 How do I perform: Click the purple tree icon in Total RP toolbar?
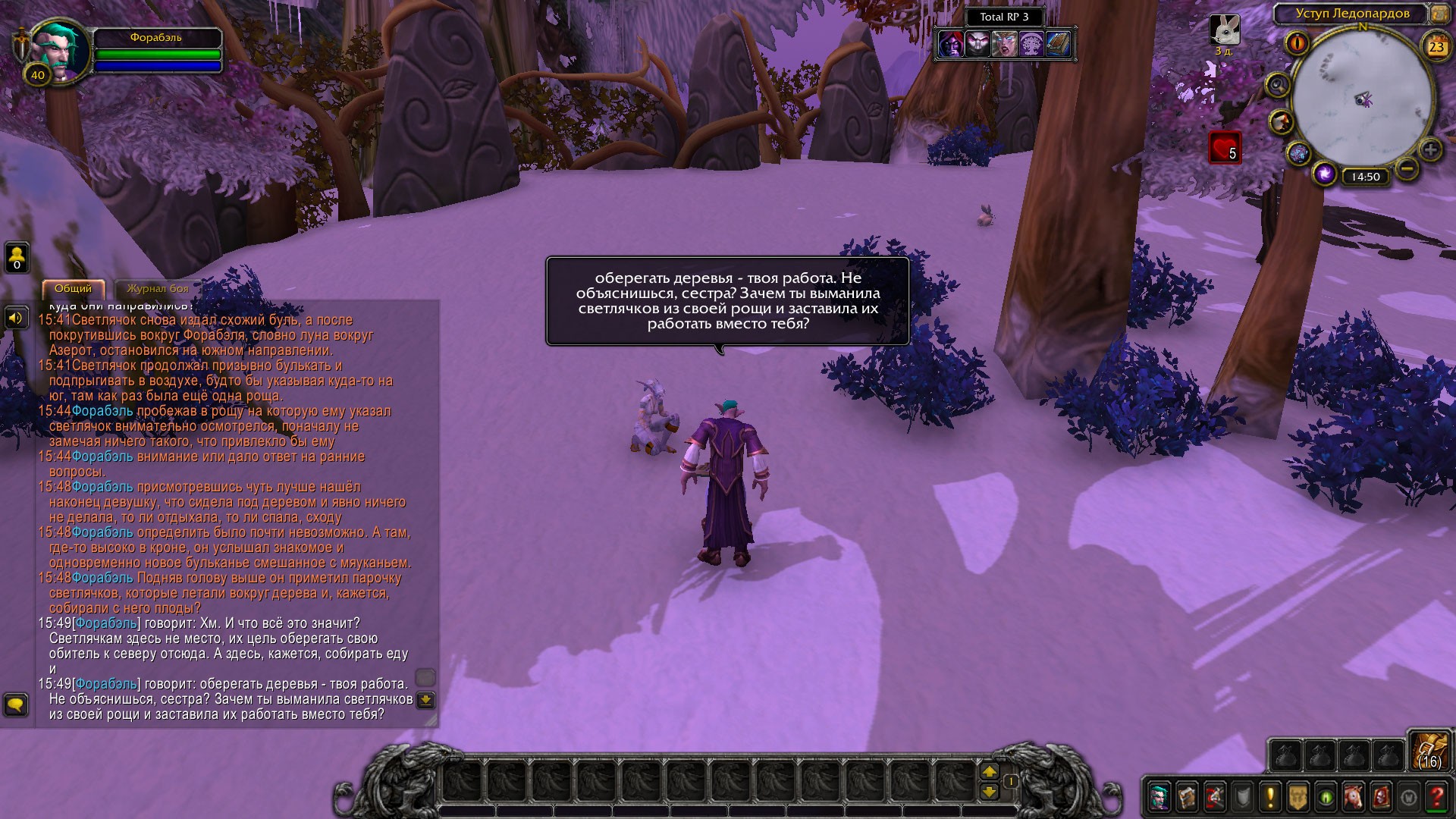[1031, 45]
